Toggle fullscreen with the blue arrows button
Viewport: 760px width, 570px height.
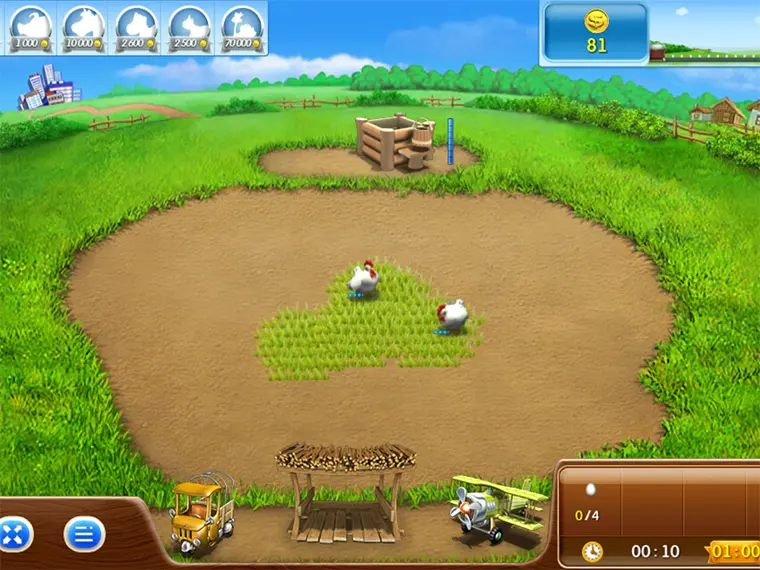coord(16,535)
